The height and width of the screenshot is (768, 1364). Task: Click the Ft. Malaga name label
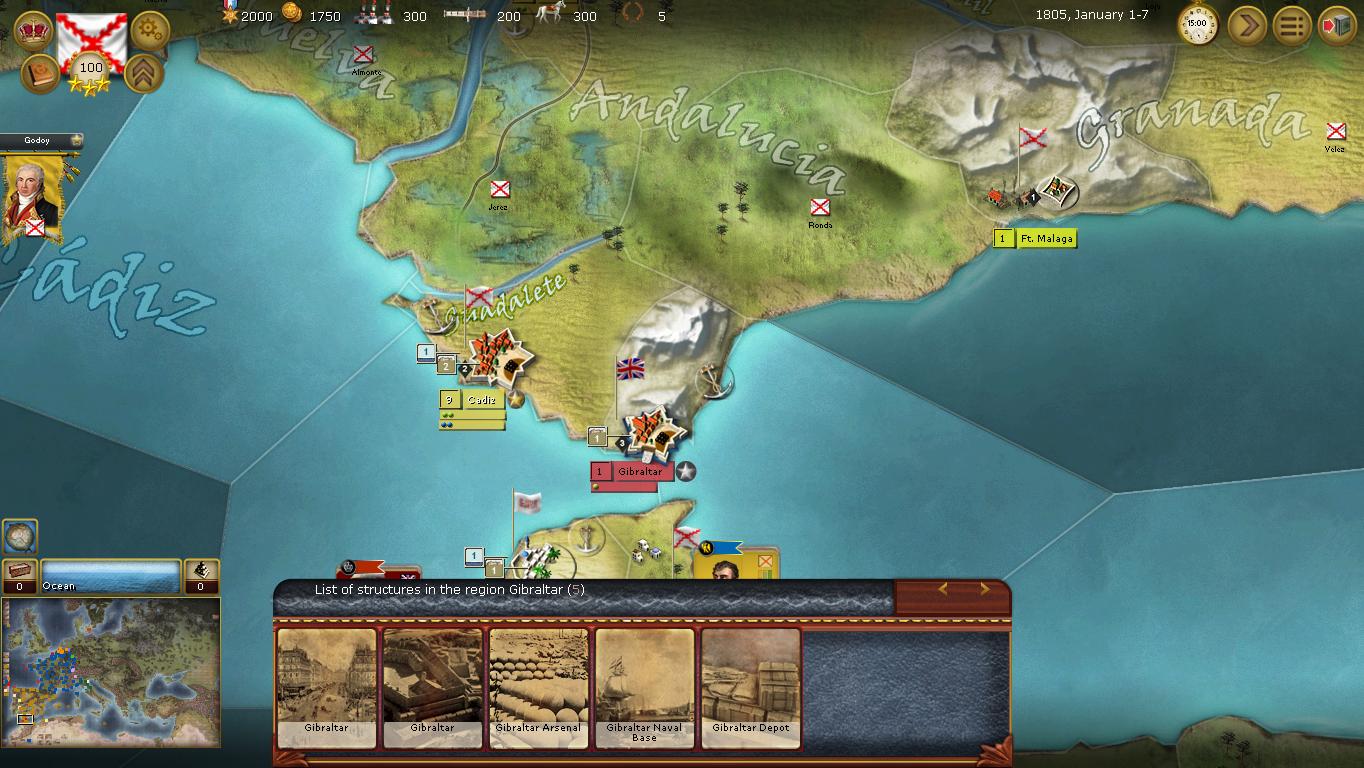point(1046,239)
